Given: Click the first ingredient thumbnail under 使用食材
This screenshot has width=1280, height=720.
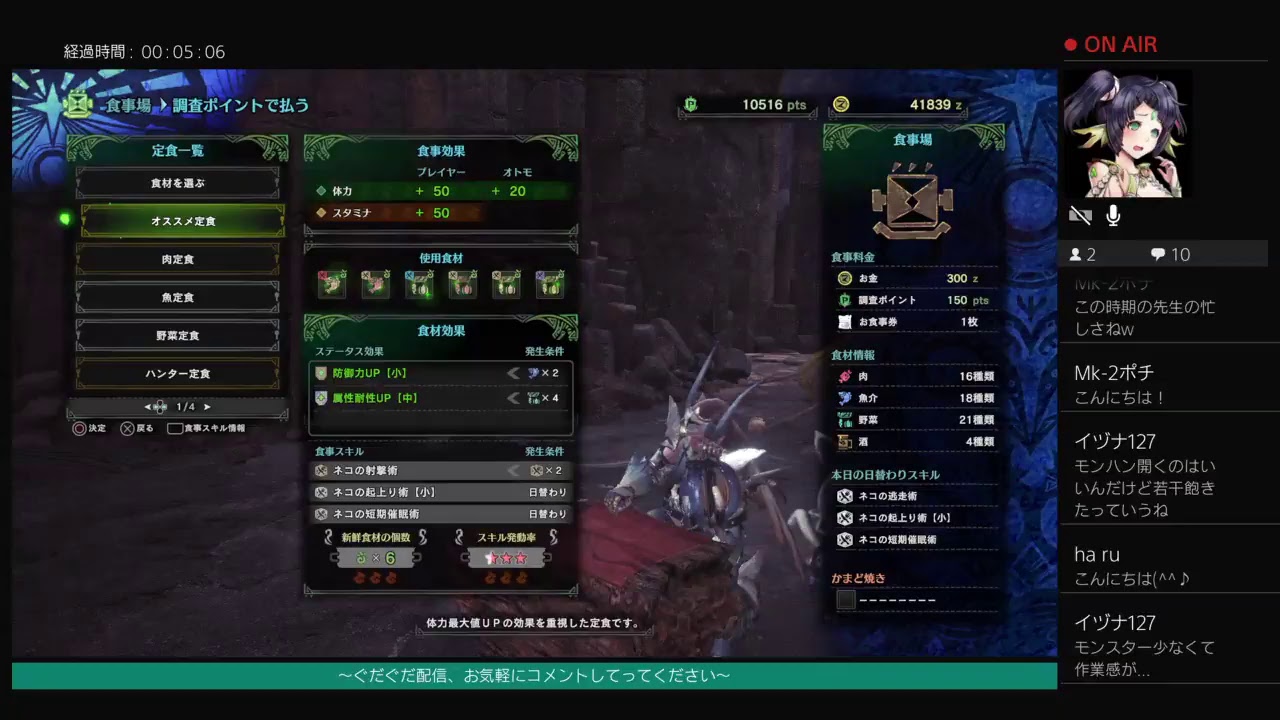Looking at the screenshot, I should pyautogui.click(x=333, y=283).
